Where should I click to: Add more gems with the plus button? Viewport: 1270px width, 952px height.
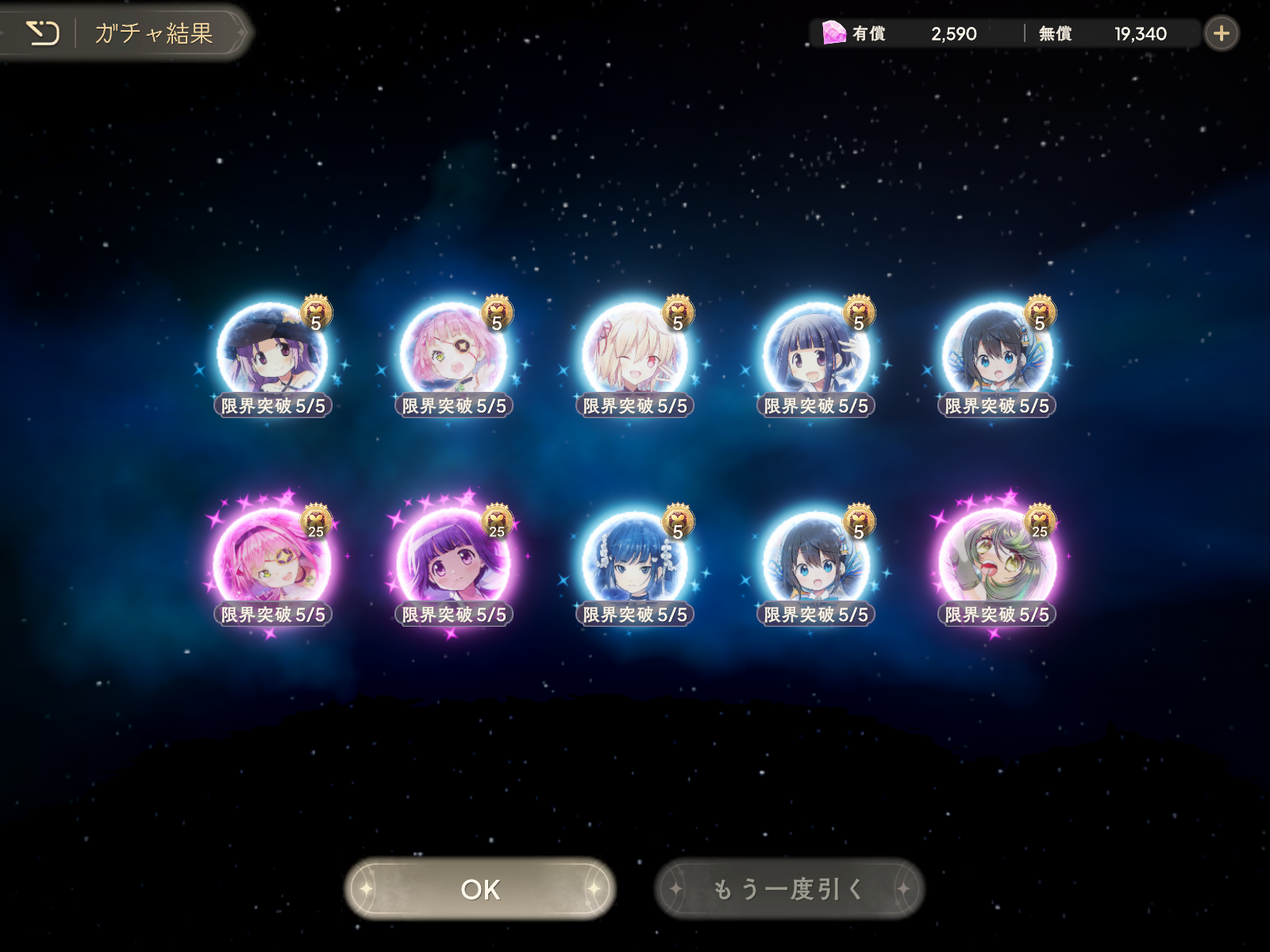pos(1221,33)
